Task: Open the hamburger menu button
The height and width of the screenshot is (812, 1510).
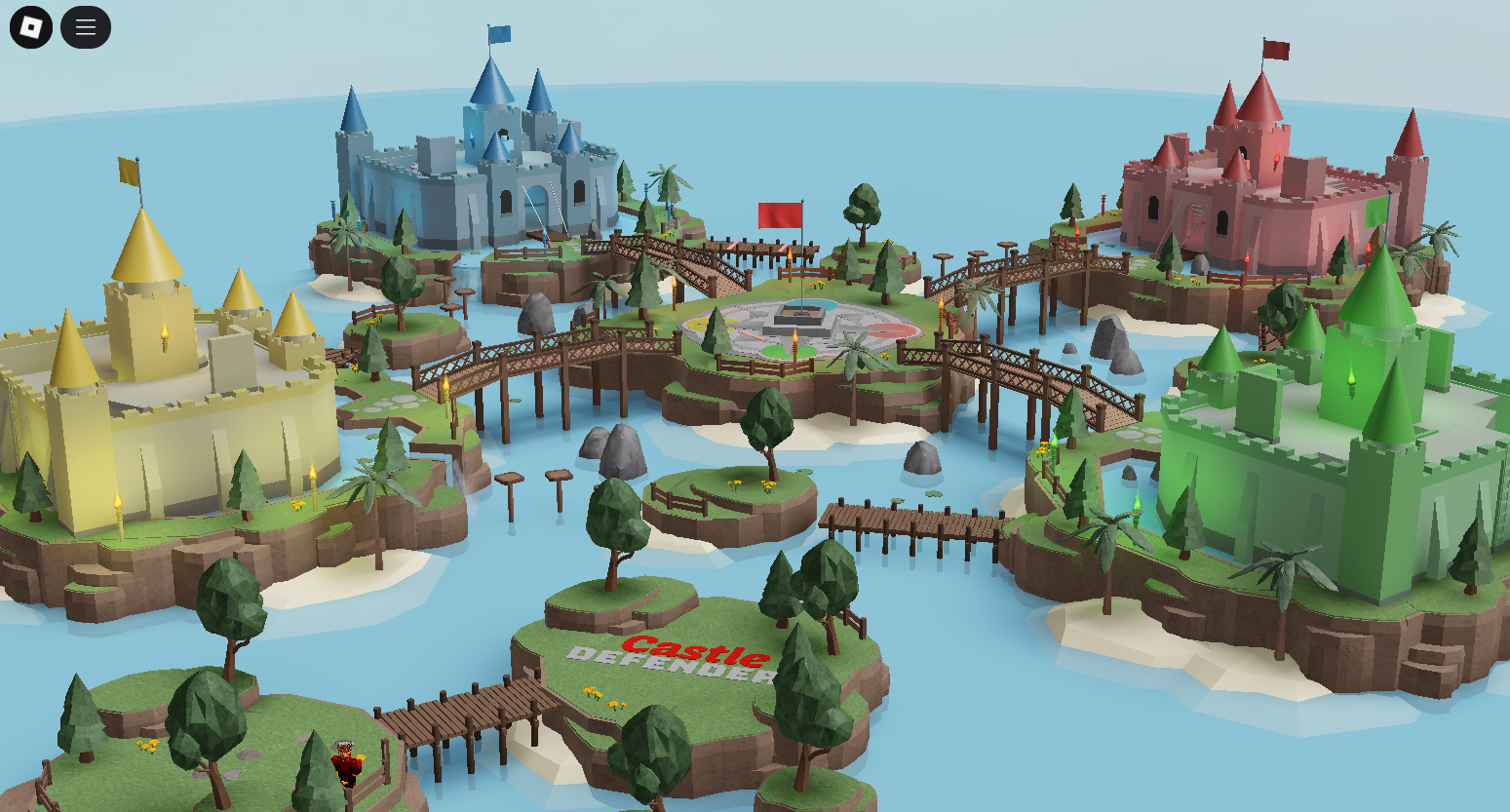Action: (x=86, y=27)
